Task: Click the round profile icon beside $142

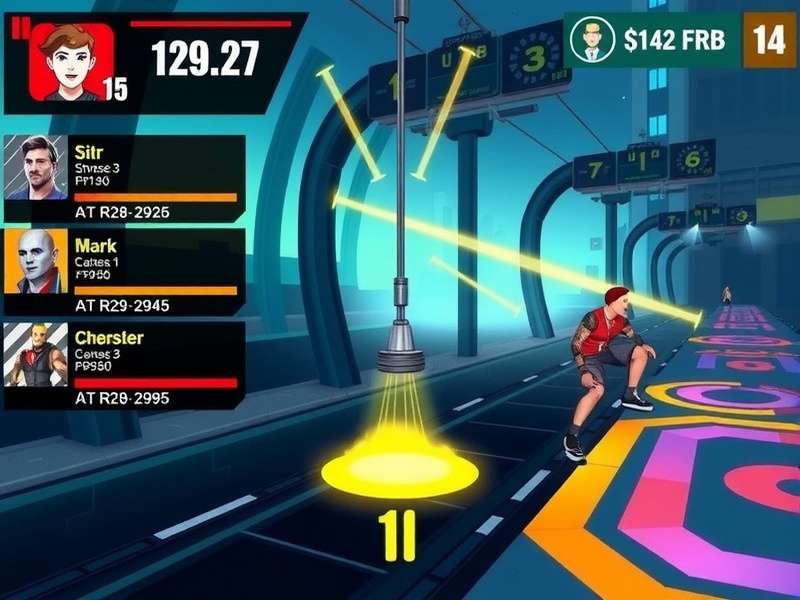Action: point(592,40)
